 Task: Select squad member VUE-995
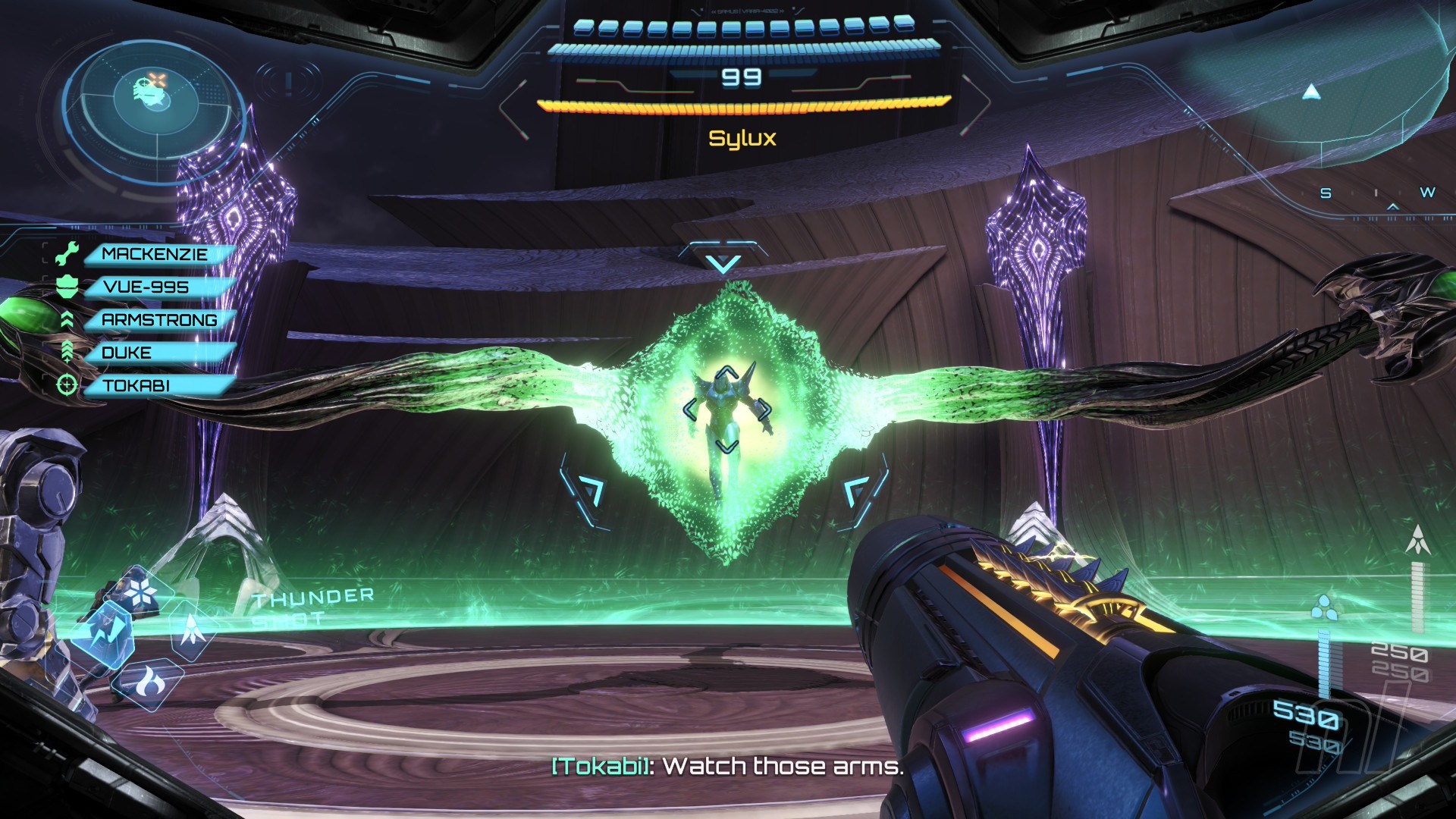(146, 287)
